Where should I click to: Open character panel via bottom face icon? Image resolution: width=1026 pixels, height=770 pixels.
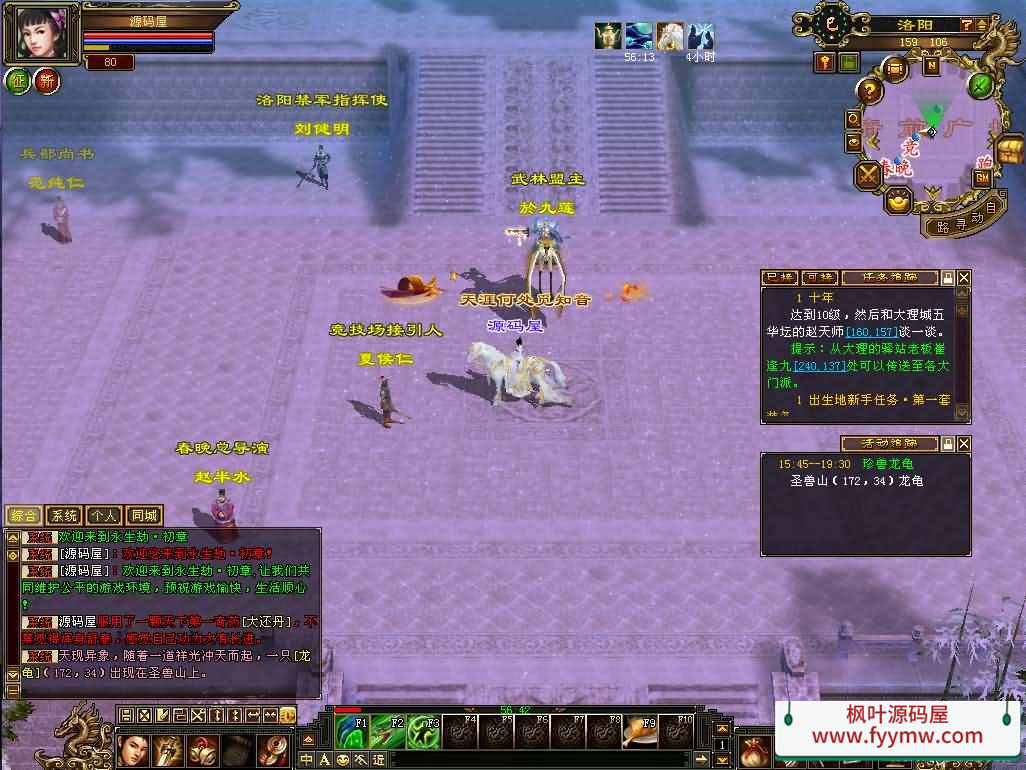click(133, 749)
